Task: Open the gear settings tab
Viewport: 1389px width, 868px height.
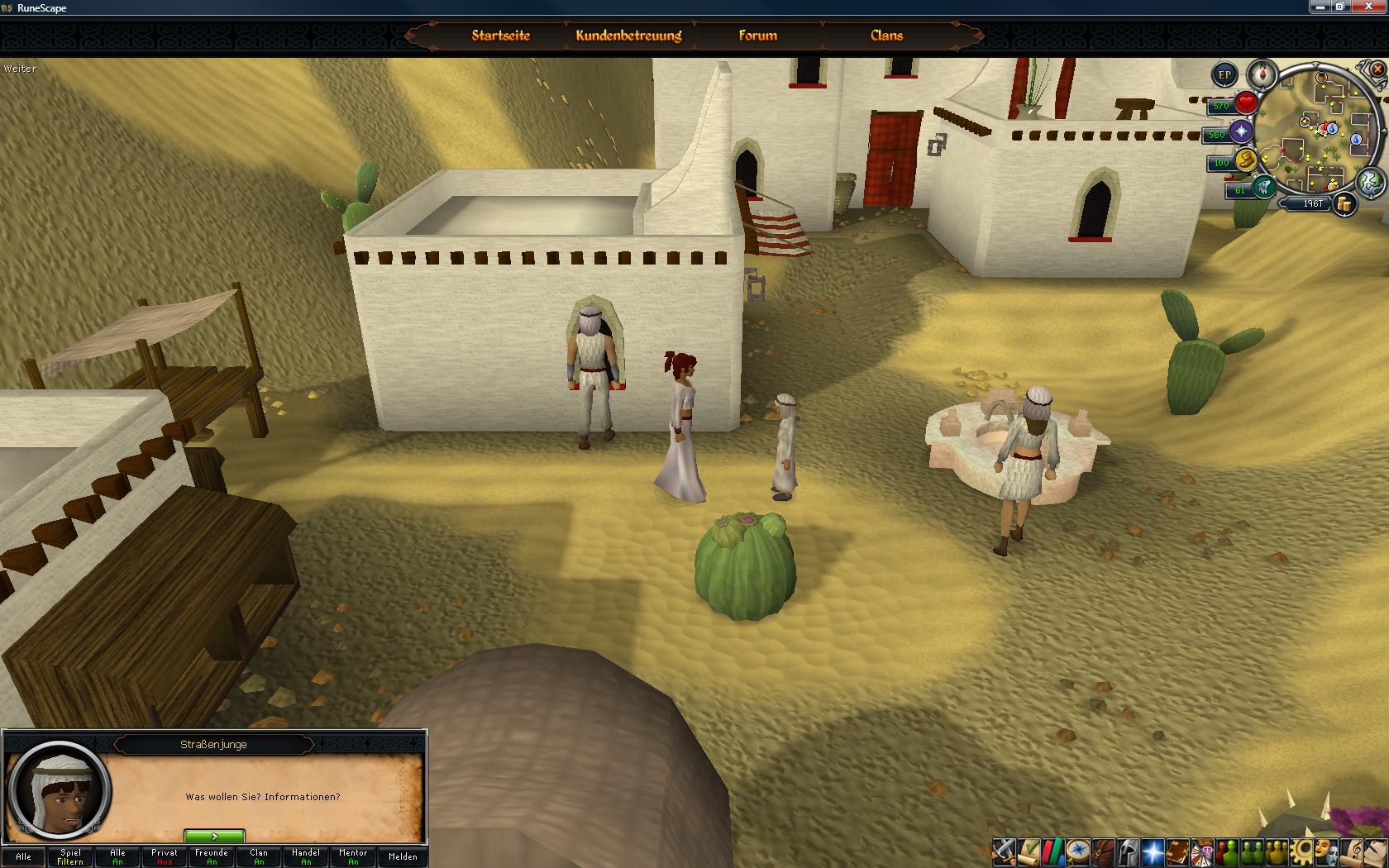Action: [x=1304, y=851]
